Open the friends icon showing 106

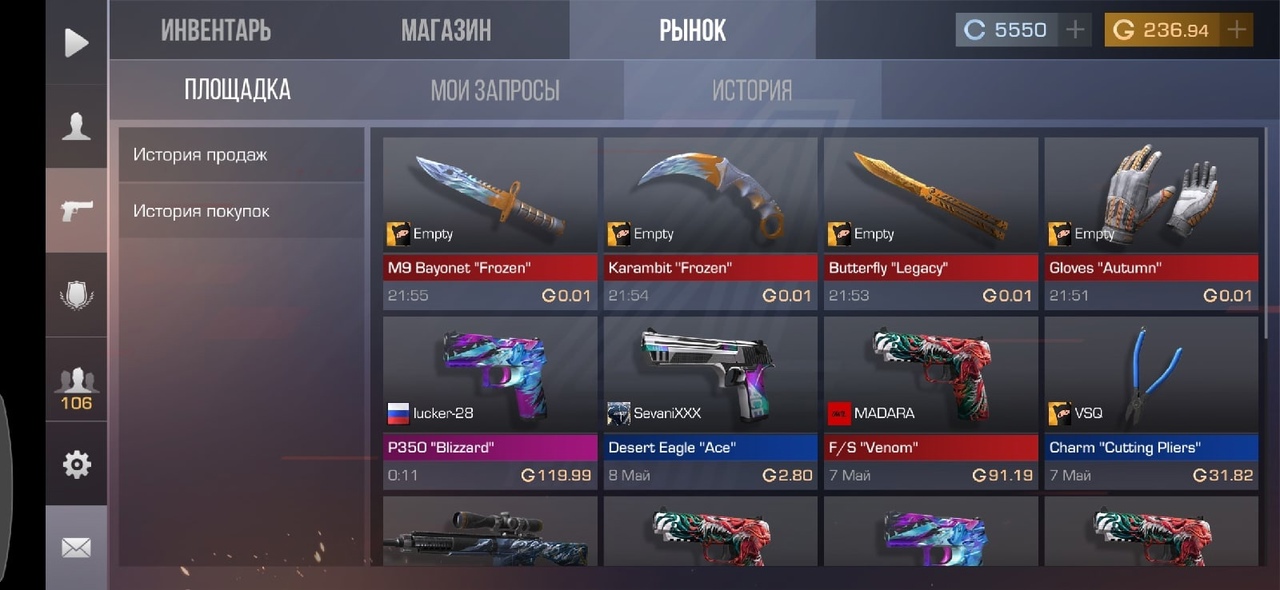pos(76,388)
